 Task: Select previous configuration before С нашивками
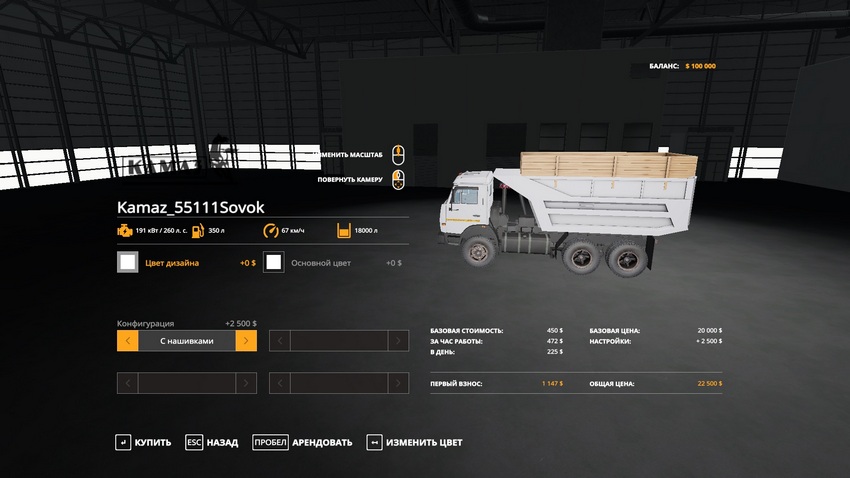(x=127, y=341)
